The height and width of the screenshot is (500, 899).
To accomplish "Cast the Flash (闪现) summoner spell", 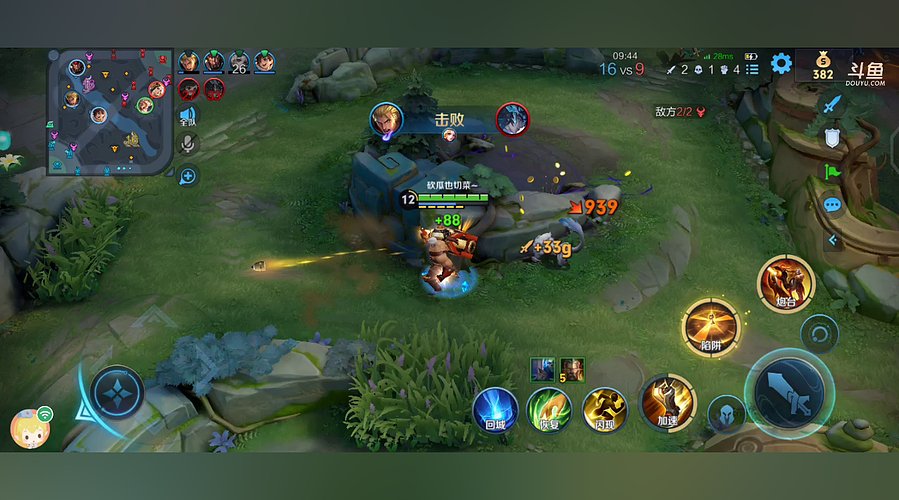I will pyautogui.click(x=604, y=409).
